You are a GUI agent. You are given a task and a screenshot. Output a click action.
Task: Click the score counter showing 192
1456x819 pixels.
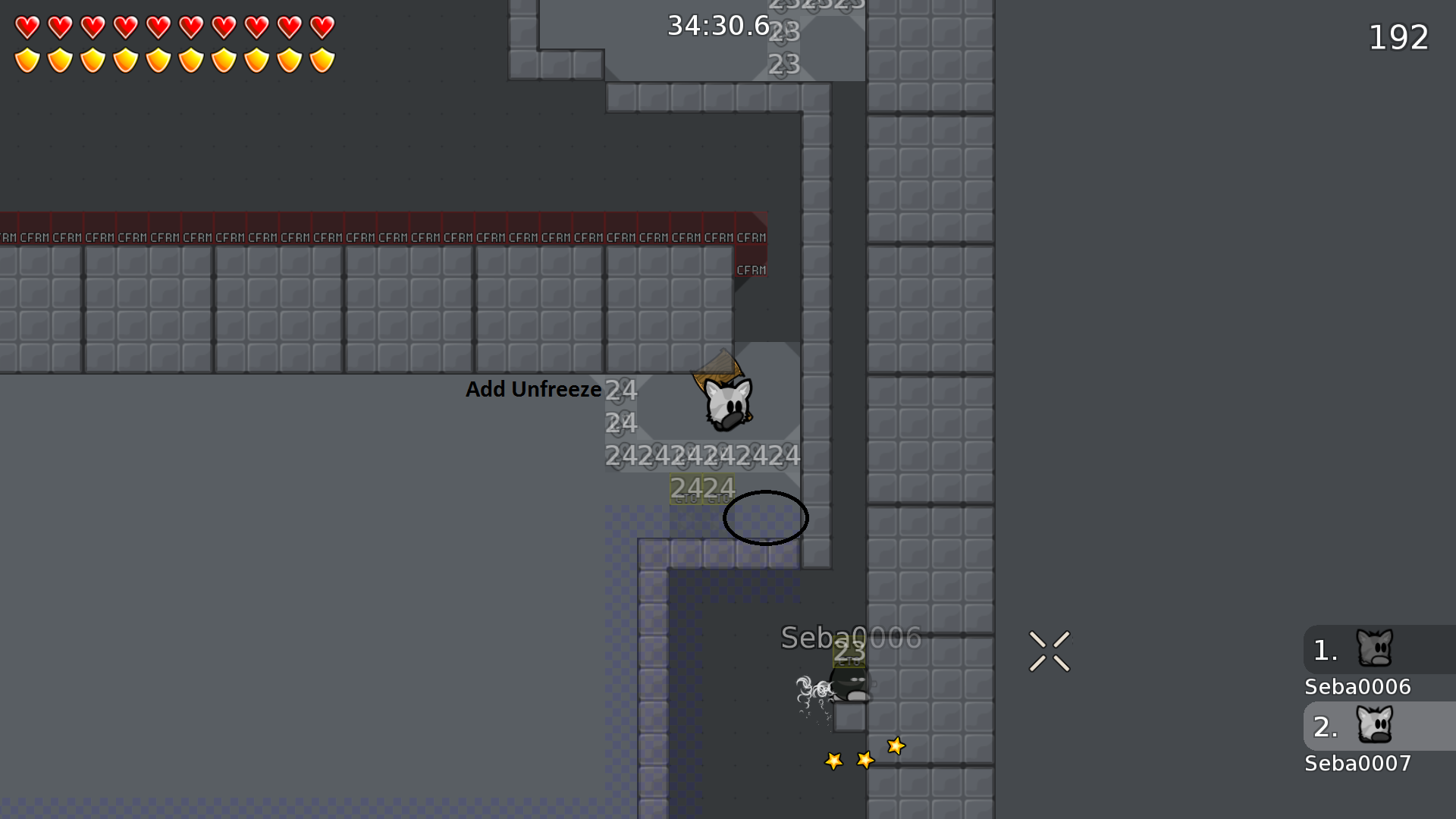tap(1398, 36)
